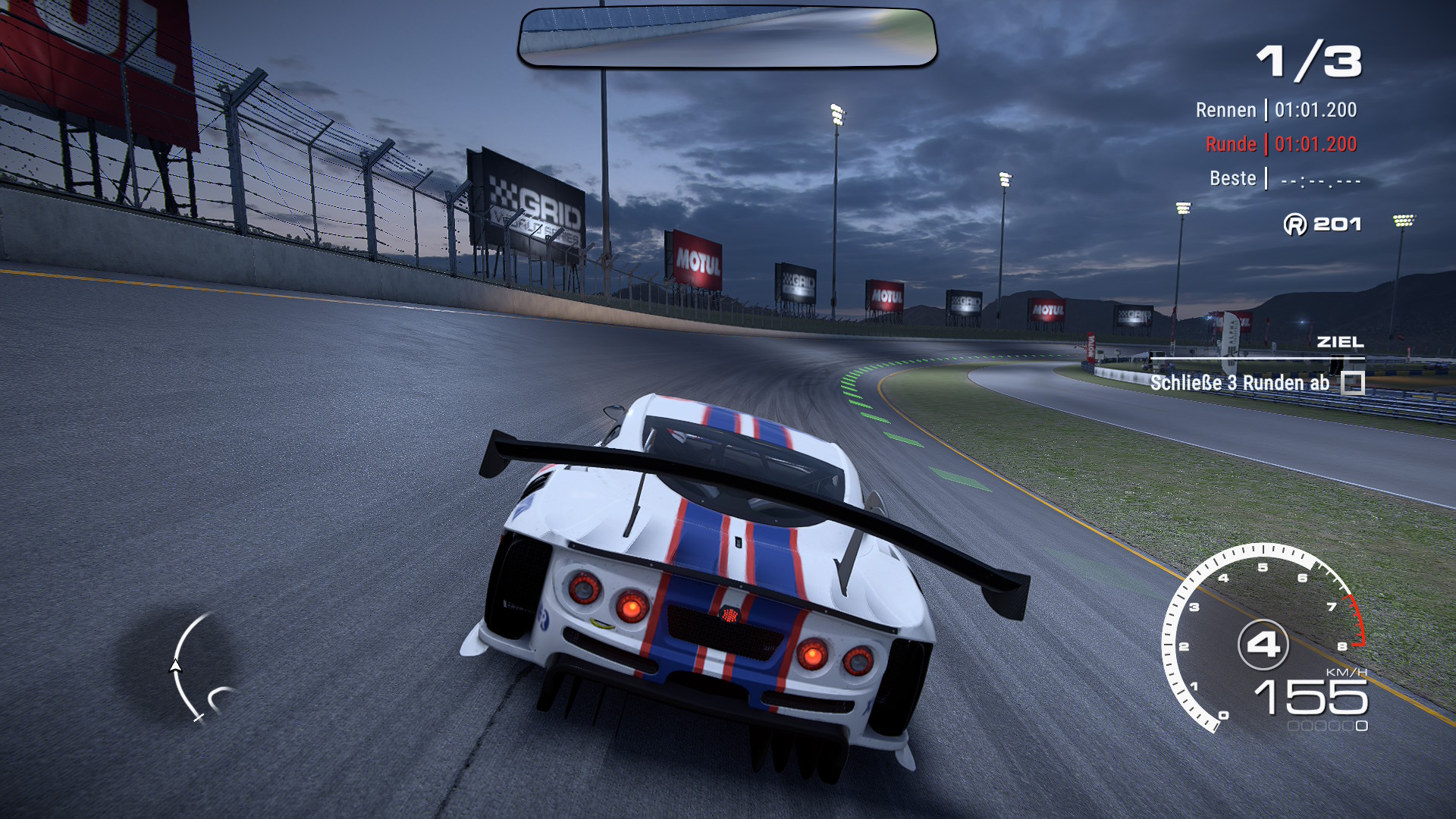Click the rear-view mirror display

(727, 38)
